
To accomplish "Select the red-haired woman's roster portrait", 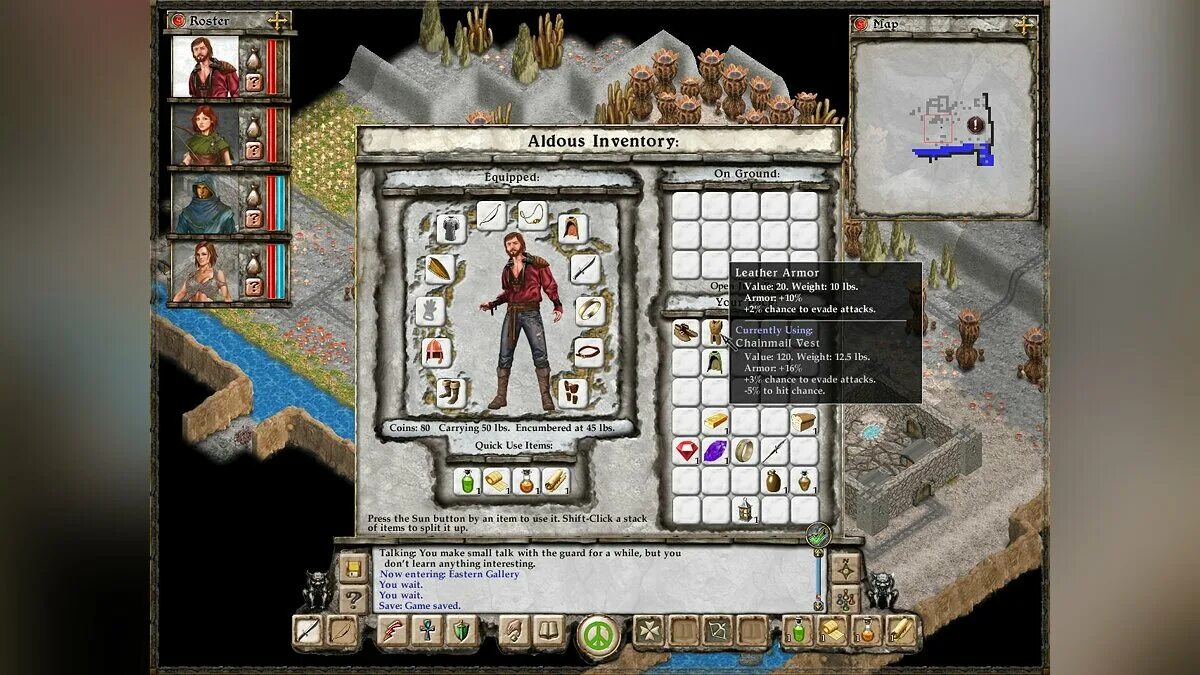I will click(x=206, y=135).
